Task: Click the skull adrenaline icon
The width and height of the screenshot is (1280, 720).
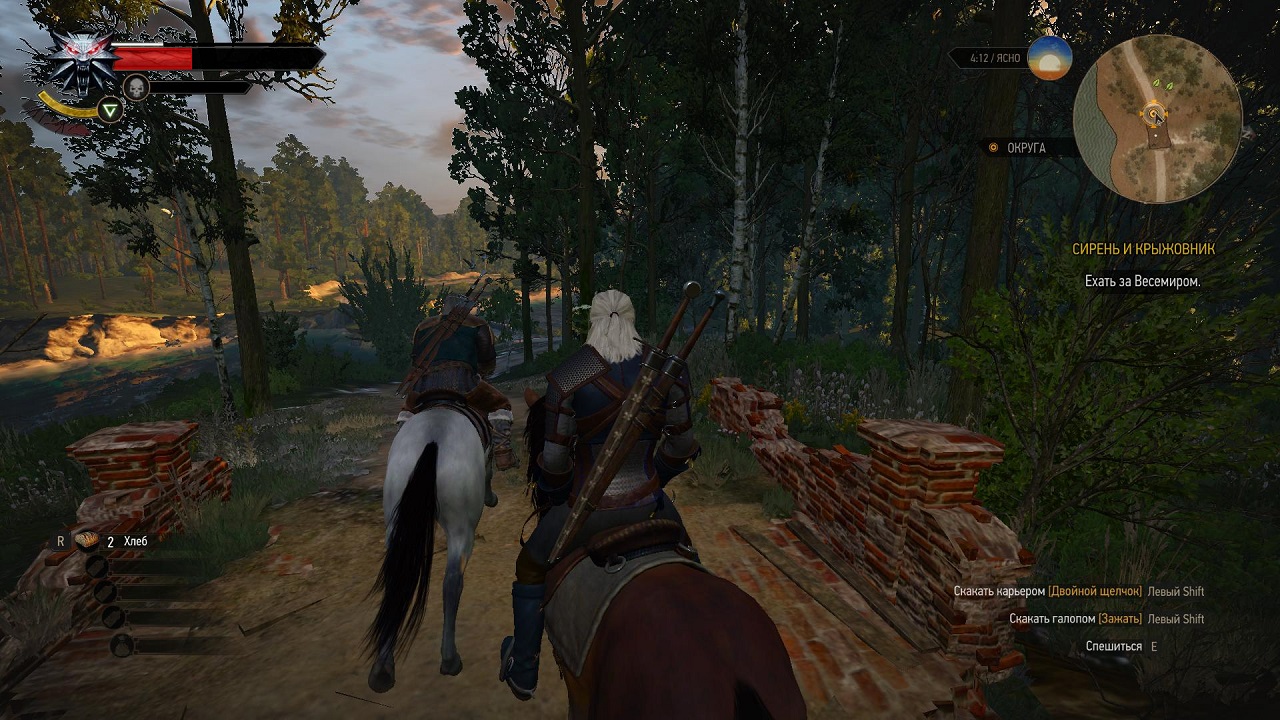Action: 136,88
